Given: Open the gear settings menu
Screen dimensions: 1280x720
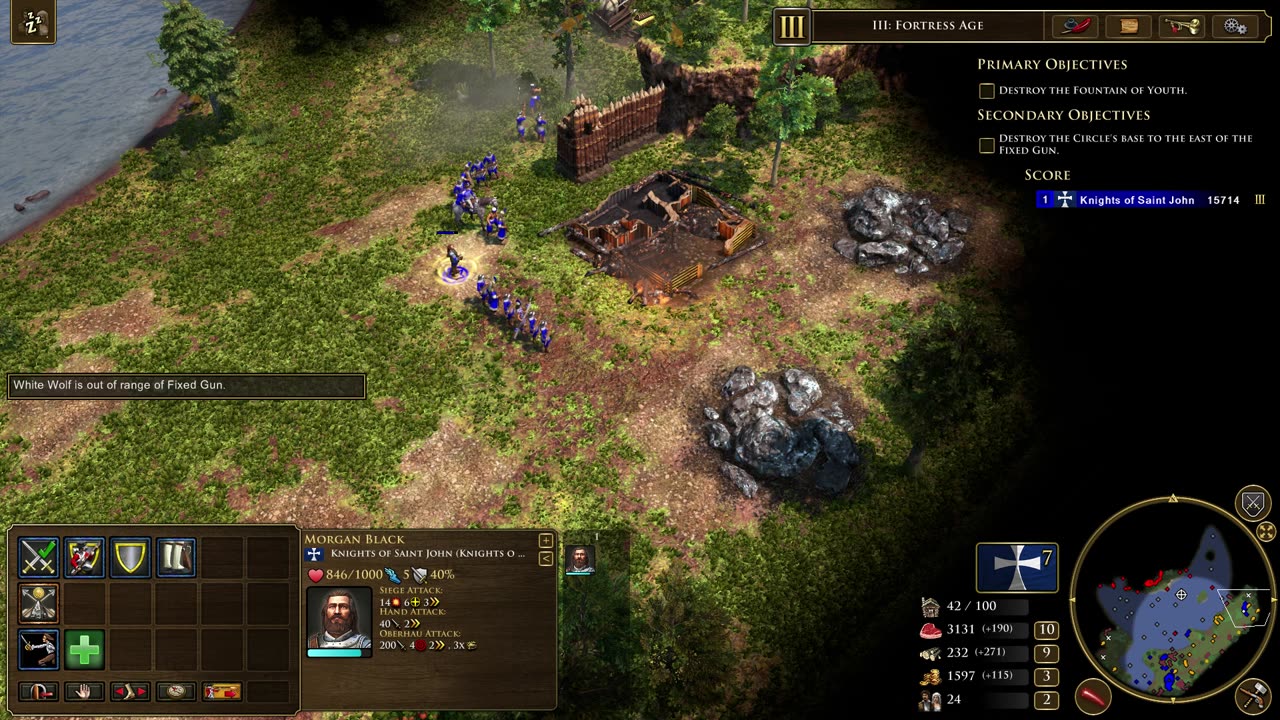Looking at the screenshot, I should click(1235, 26).
